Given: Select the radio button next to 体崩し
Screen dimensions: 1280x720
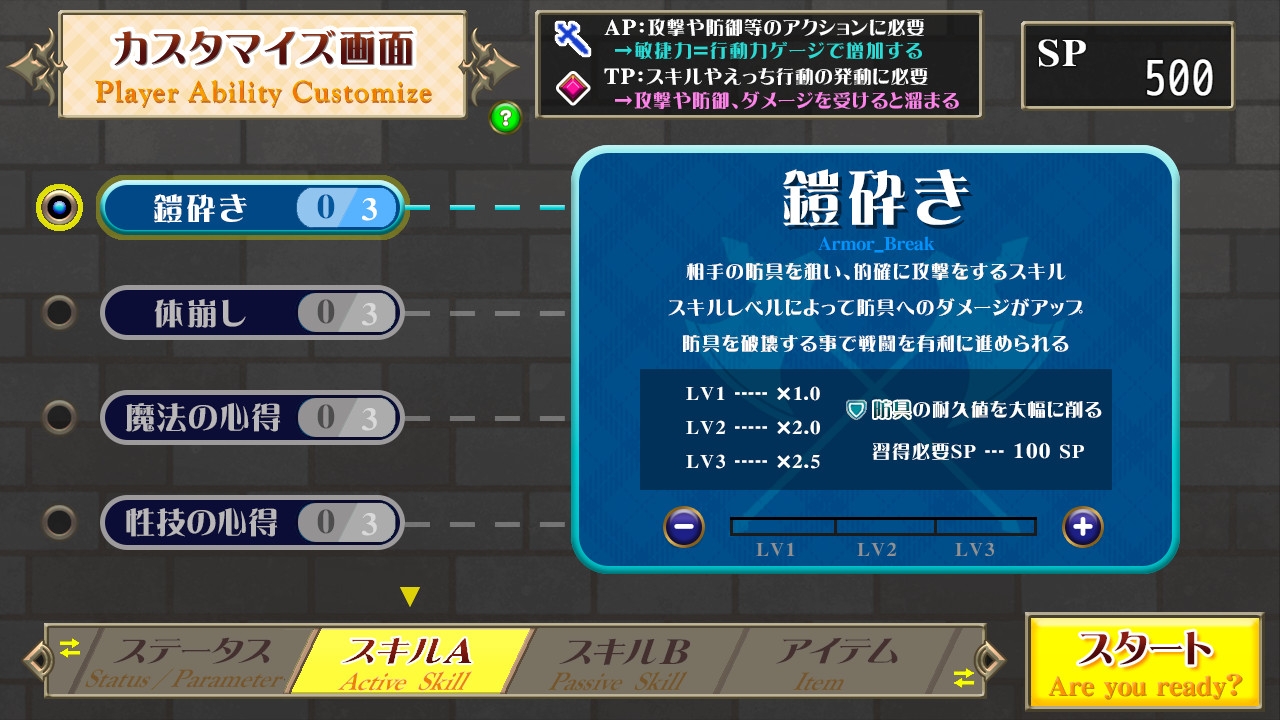Looking at the screenshot, I should pyautogui.click(x=57, y=312).
